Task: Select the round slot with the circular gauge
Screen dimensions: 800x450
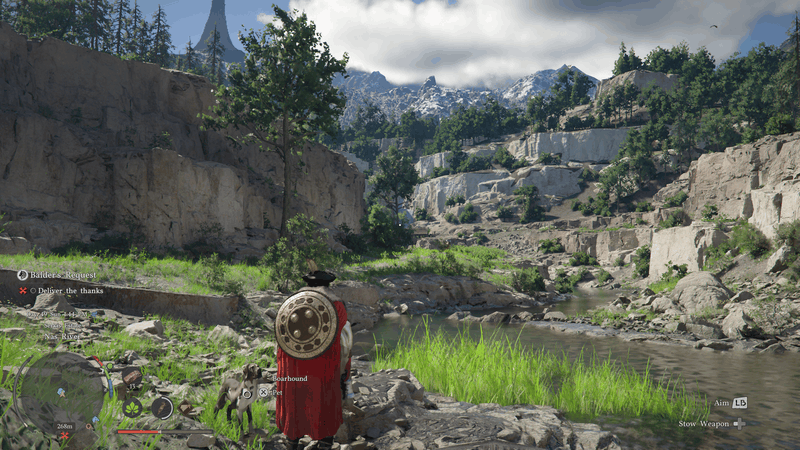Action: click(x=161, y=407)
